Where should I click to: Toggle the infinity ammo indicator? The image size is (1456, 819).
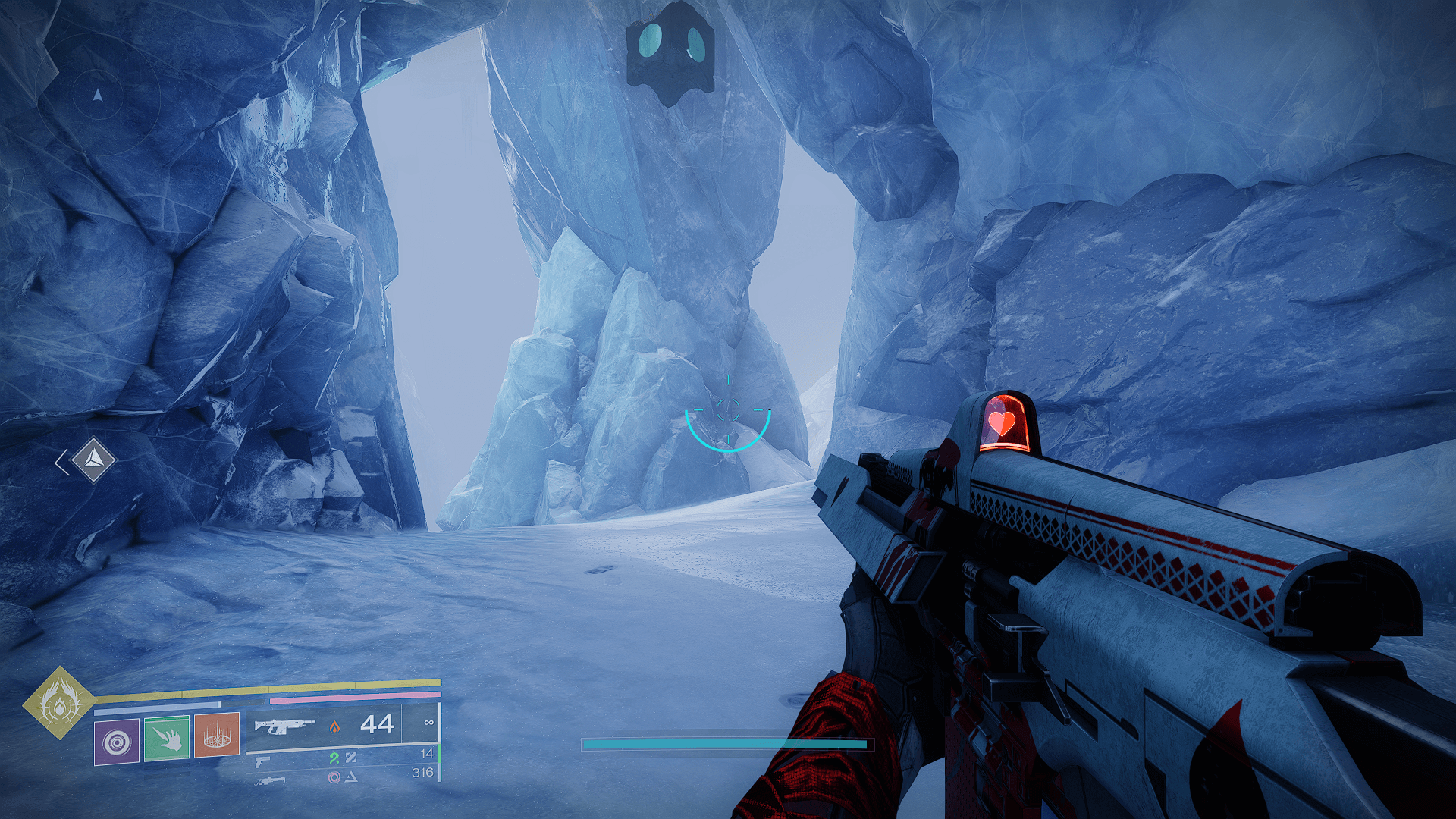pos(429,723)
